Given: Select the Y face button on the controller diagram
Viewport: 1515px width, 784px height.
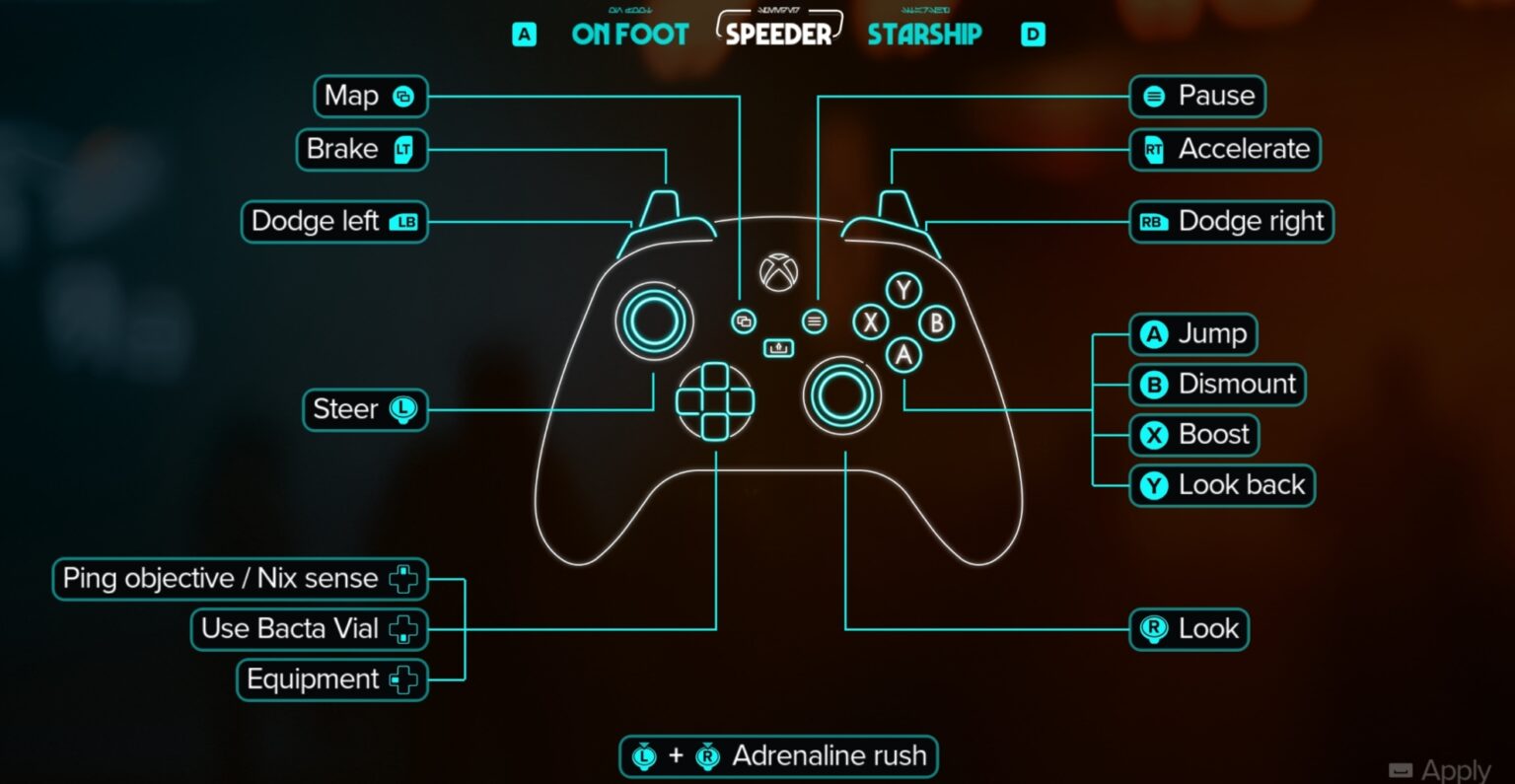Looking at the screenshot, I should 902,291.
